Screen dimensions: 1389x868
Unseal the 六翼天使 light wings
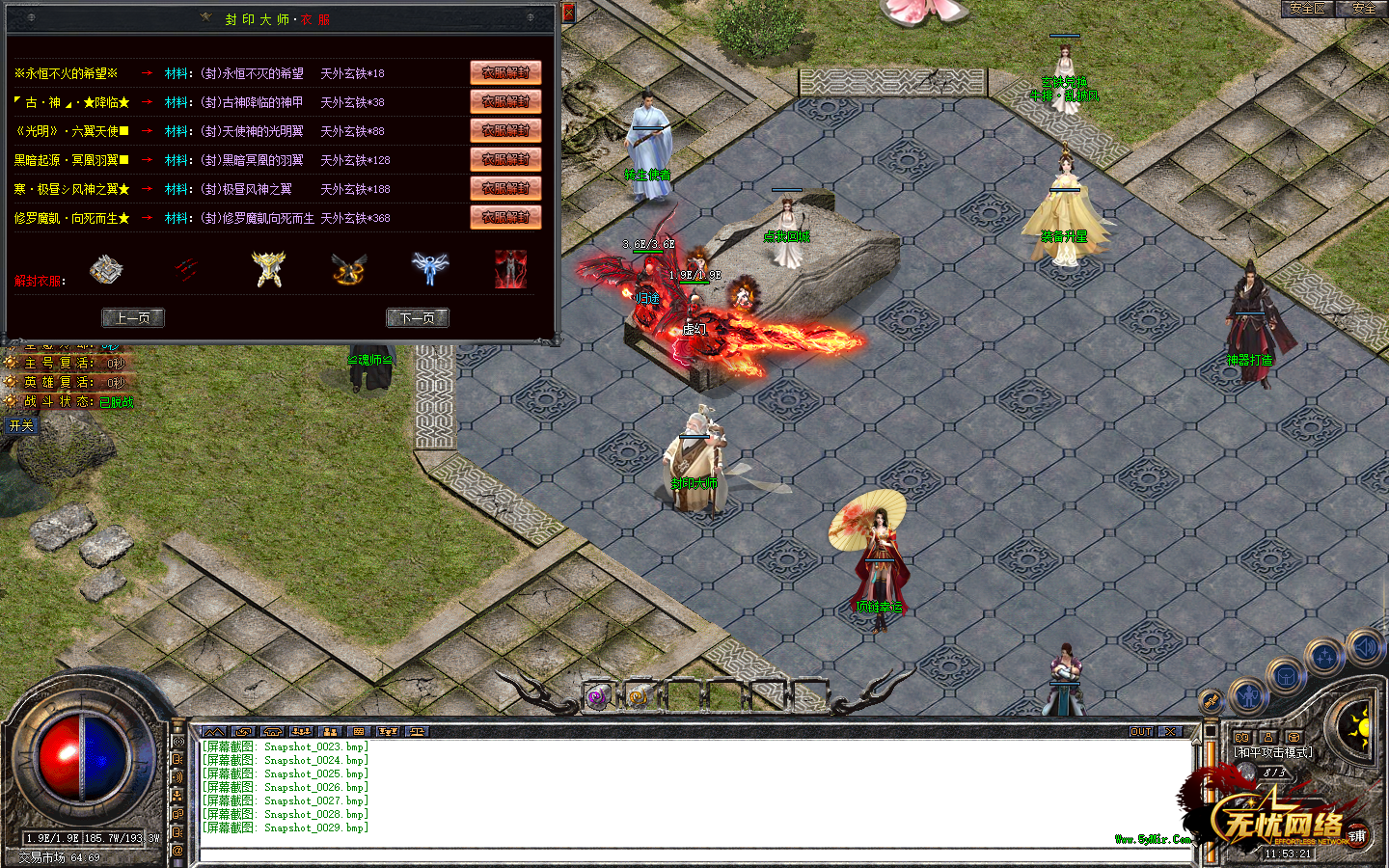[x=505, y=131]
